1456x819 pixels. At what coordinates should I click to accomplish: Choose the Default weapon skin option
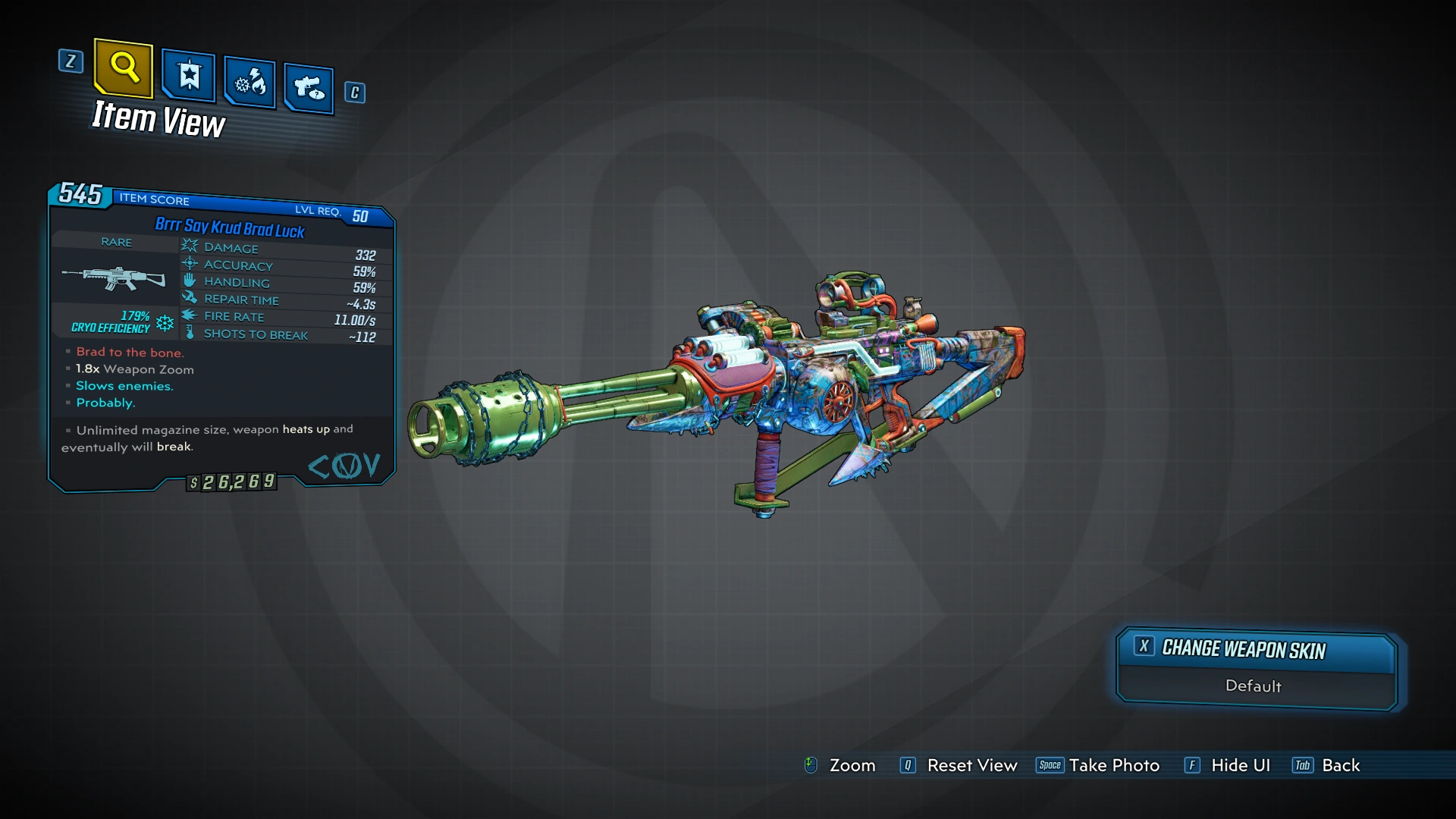(x=1254, y=686)
